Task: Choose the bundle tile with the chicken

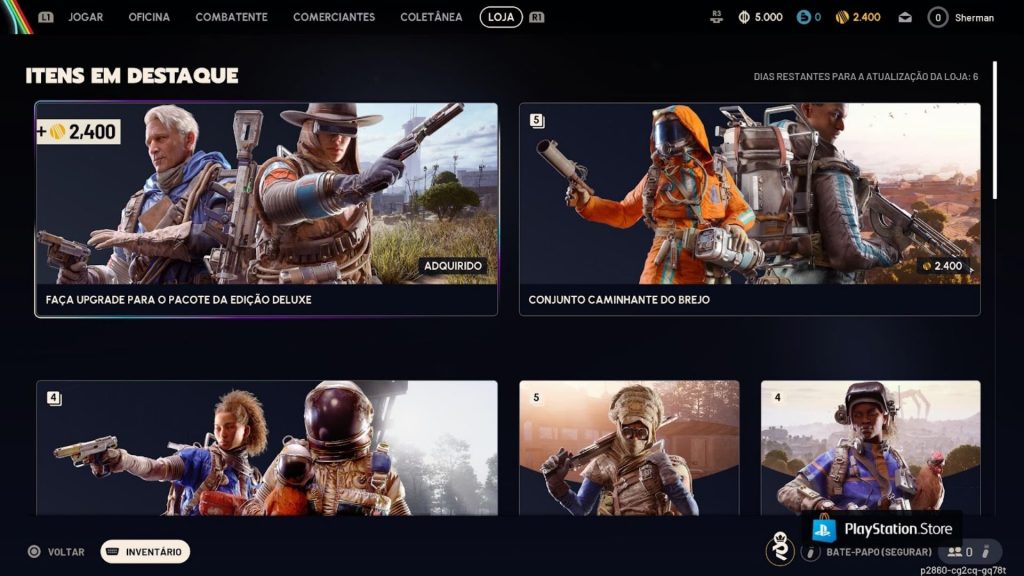Action: 870,447
